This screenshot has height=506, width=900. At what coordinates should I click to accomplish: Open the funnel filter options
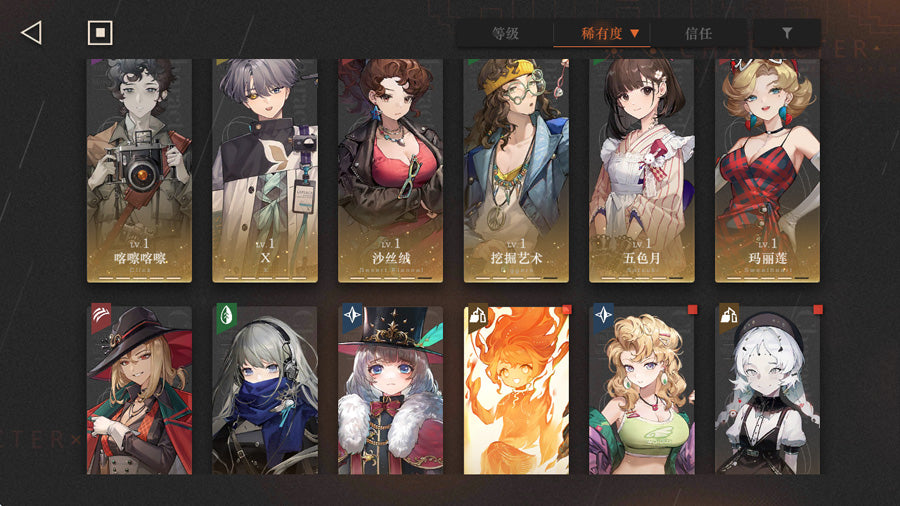(787, 33)
